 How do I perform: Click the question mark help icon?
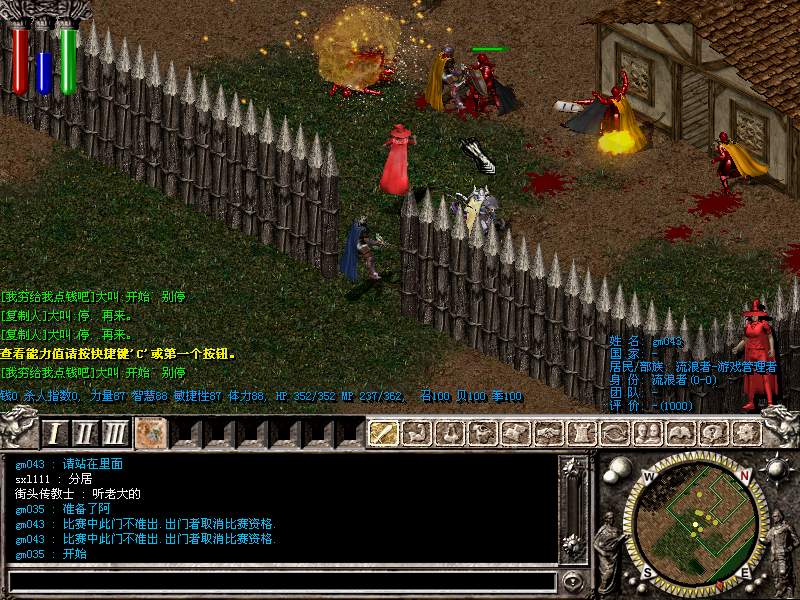[x=712, y=433]
